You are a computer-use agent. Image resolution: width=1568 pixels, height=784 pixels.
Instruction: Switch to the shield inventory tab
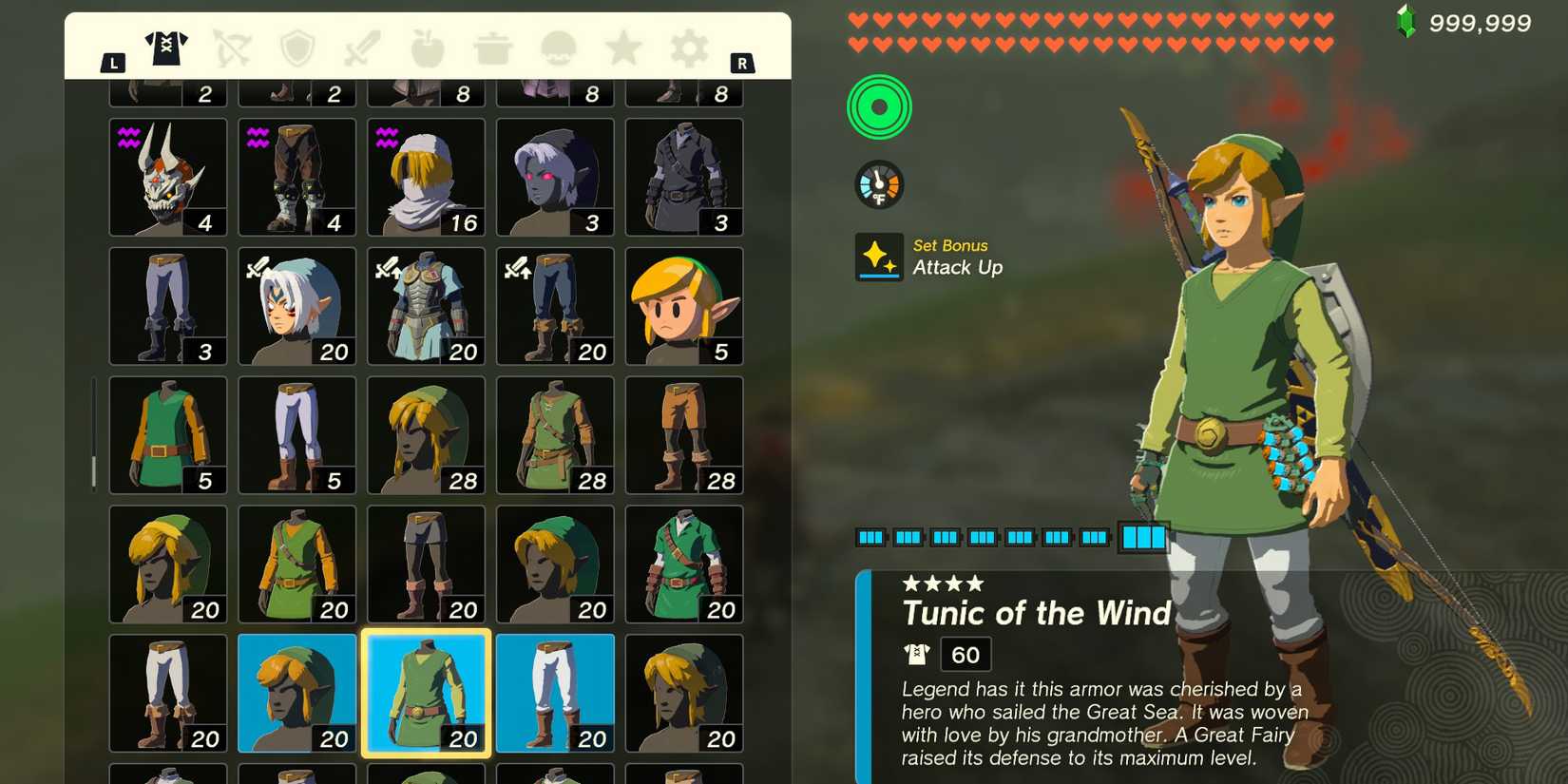click(298, 49)
